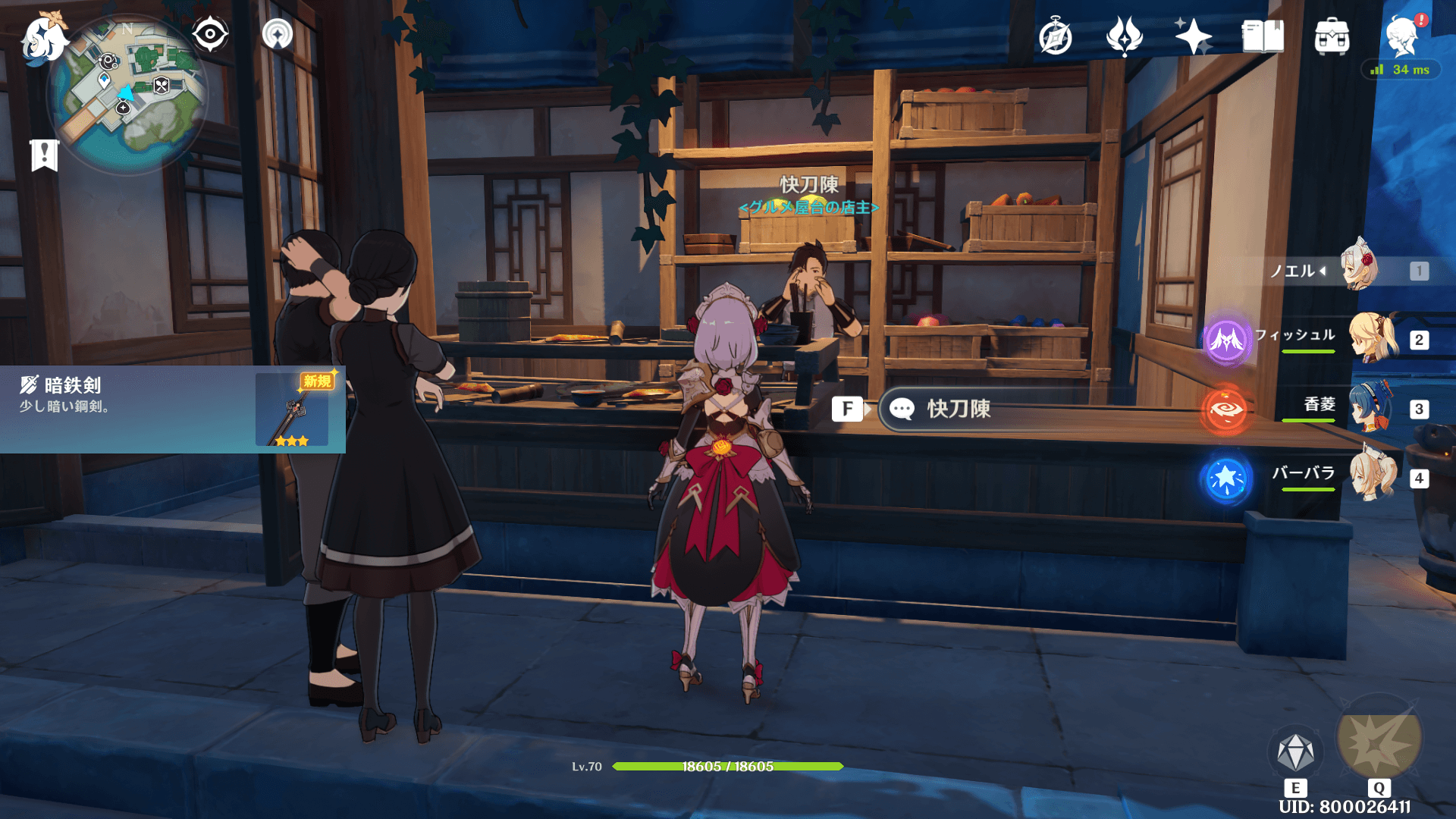Switch to party member バーバラ

point(1373,477)
